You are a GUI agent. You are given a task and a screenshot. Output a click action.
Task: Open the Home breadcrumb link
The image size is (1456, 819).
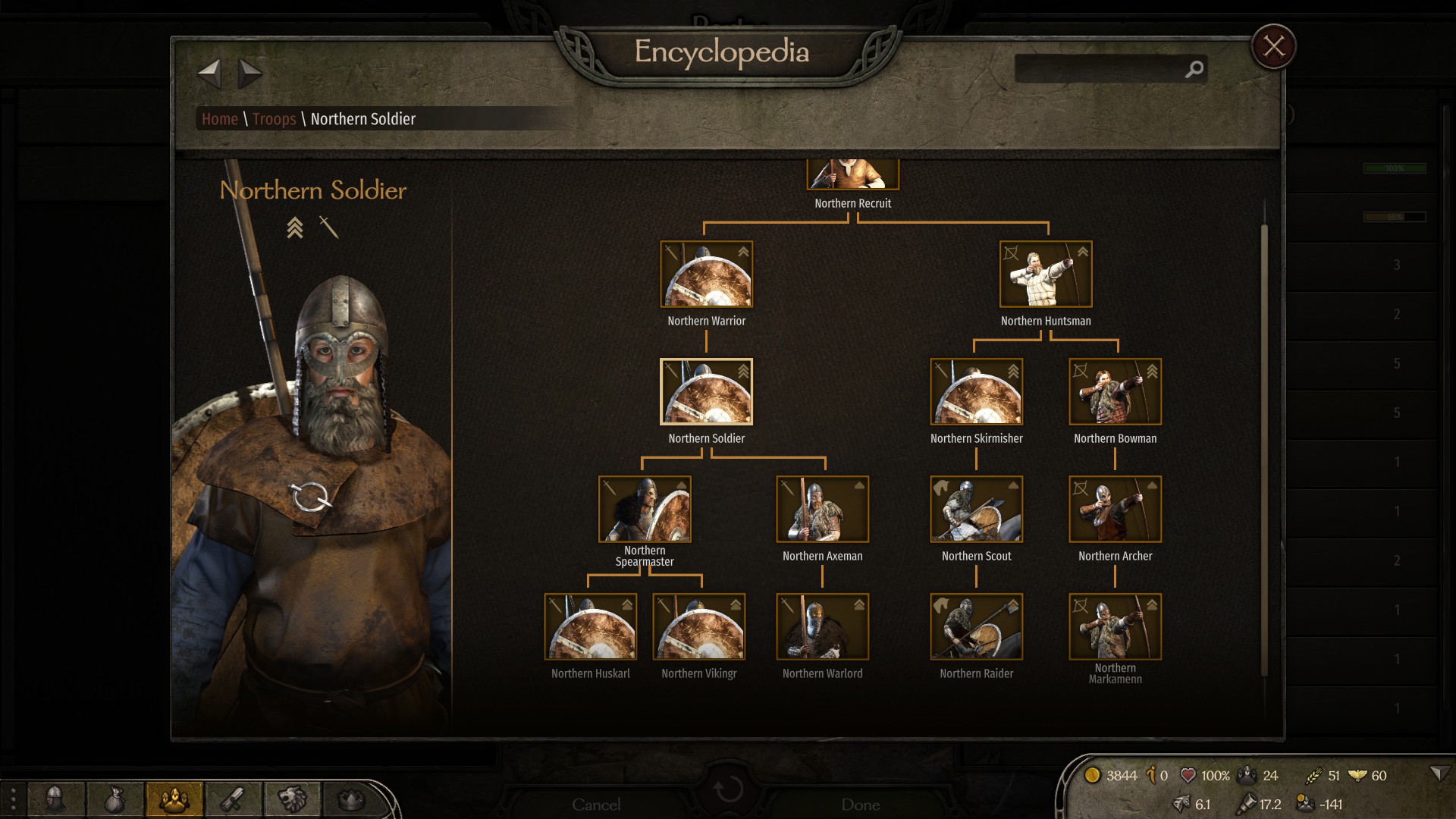pyautogui.click(x=220, y=119)
